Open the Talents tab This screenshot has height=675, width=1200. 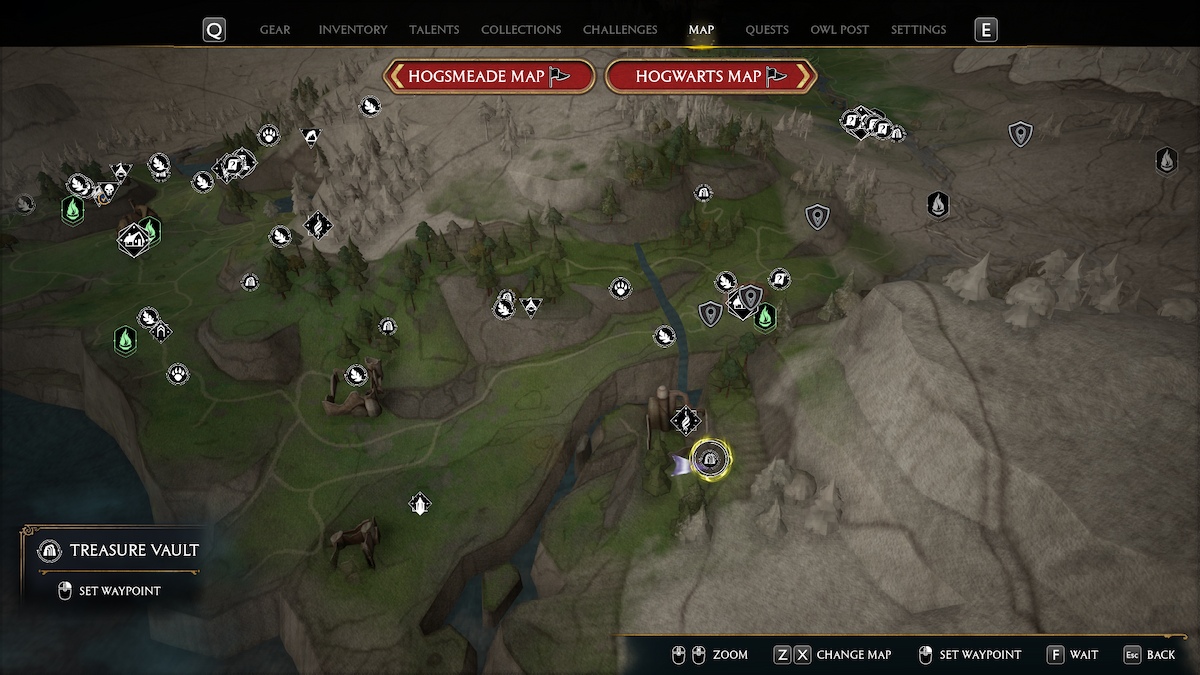(x=434, y=30)
